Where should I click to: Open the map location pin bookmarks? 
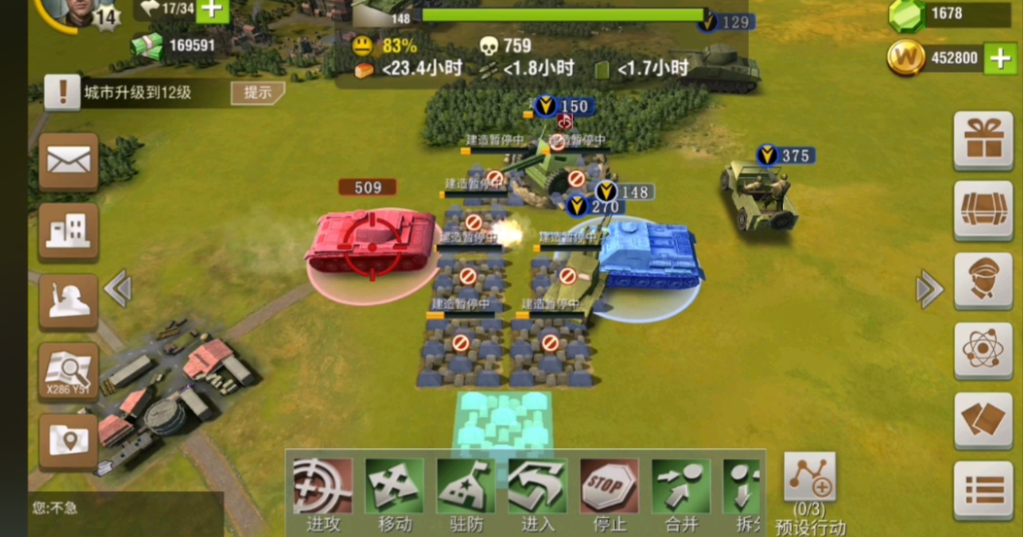click(x=69, y=441)
